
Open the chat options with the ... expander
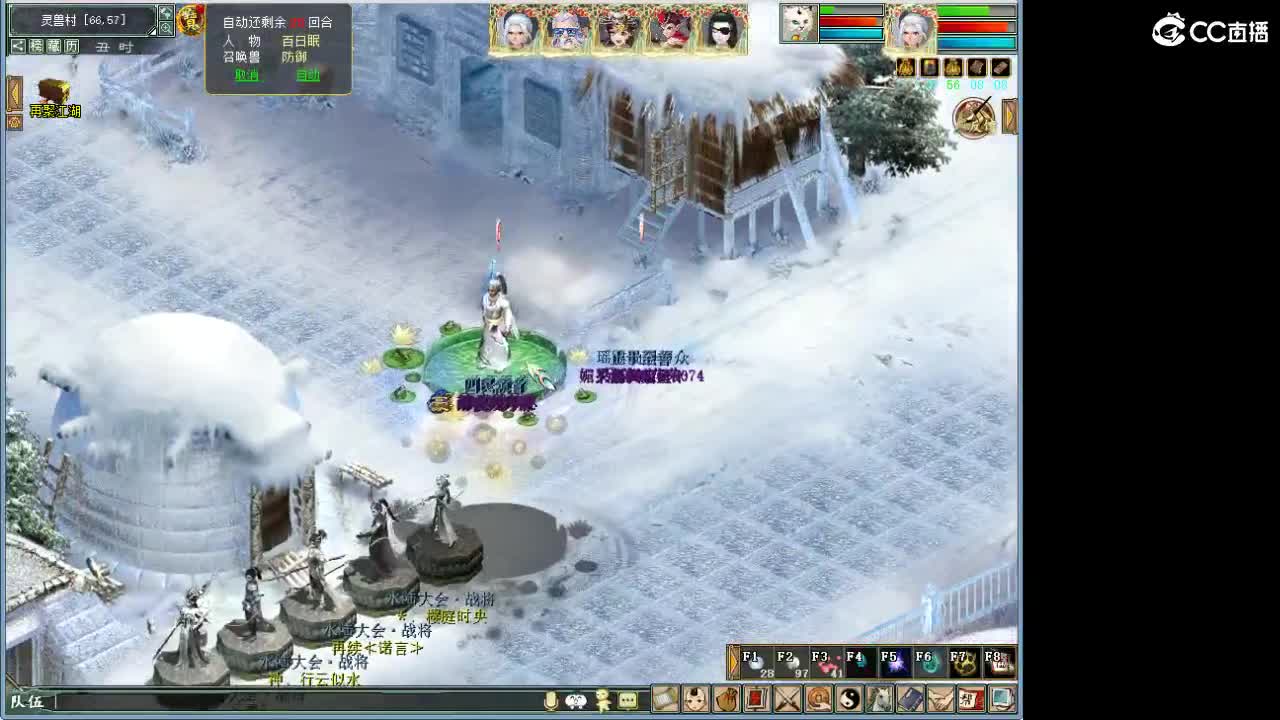tap(626, 701)
